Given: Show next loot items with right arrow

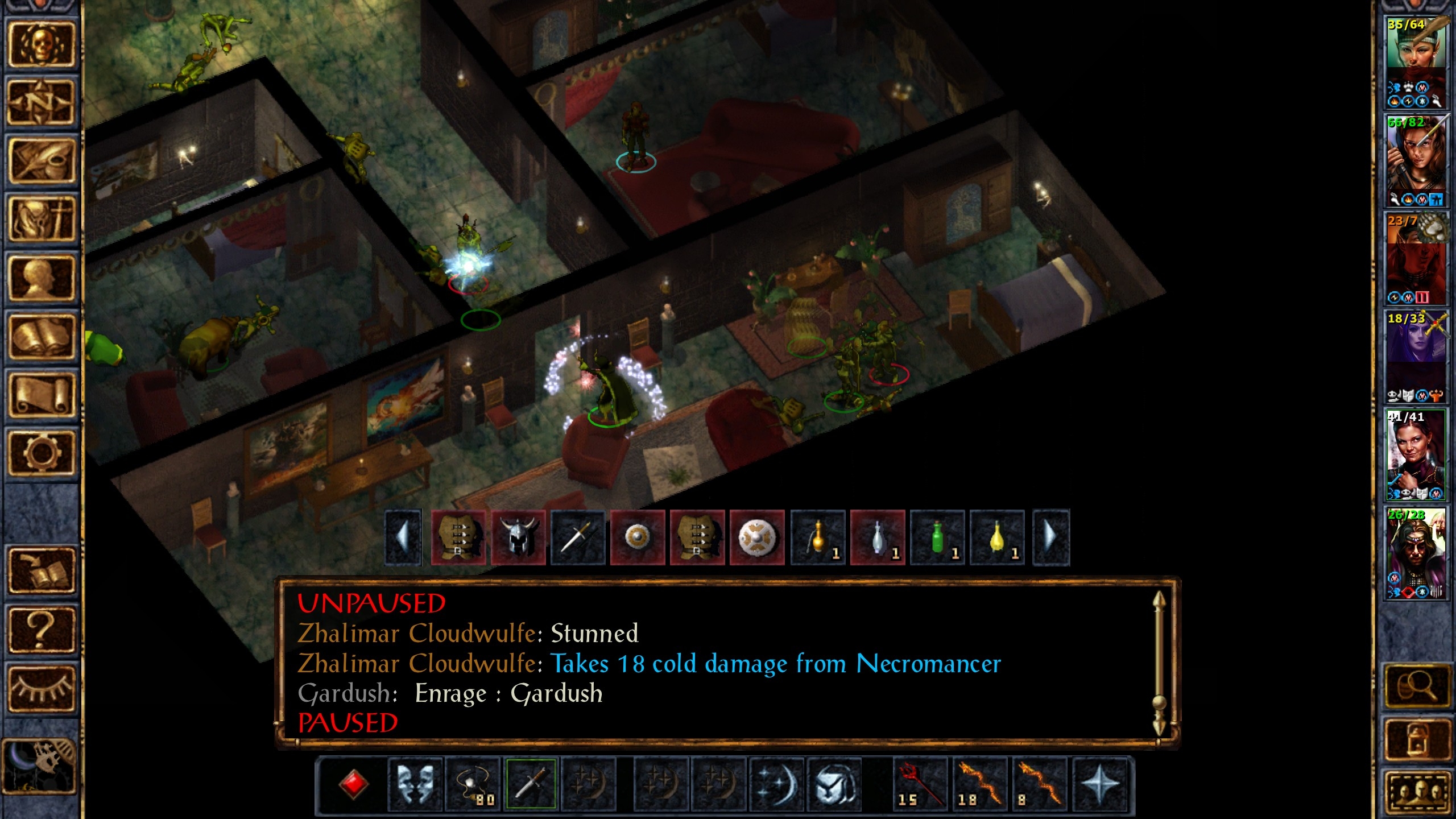Looking at the screenshot, I should click(x=1050, y=537).
